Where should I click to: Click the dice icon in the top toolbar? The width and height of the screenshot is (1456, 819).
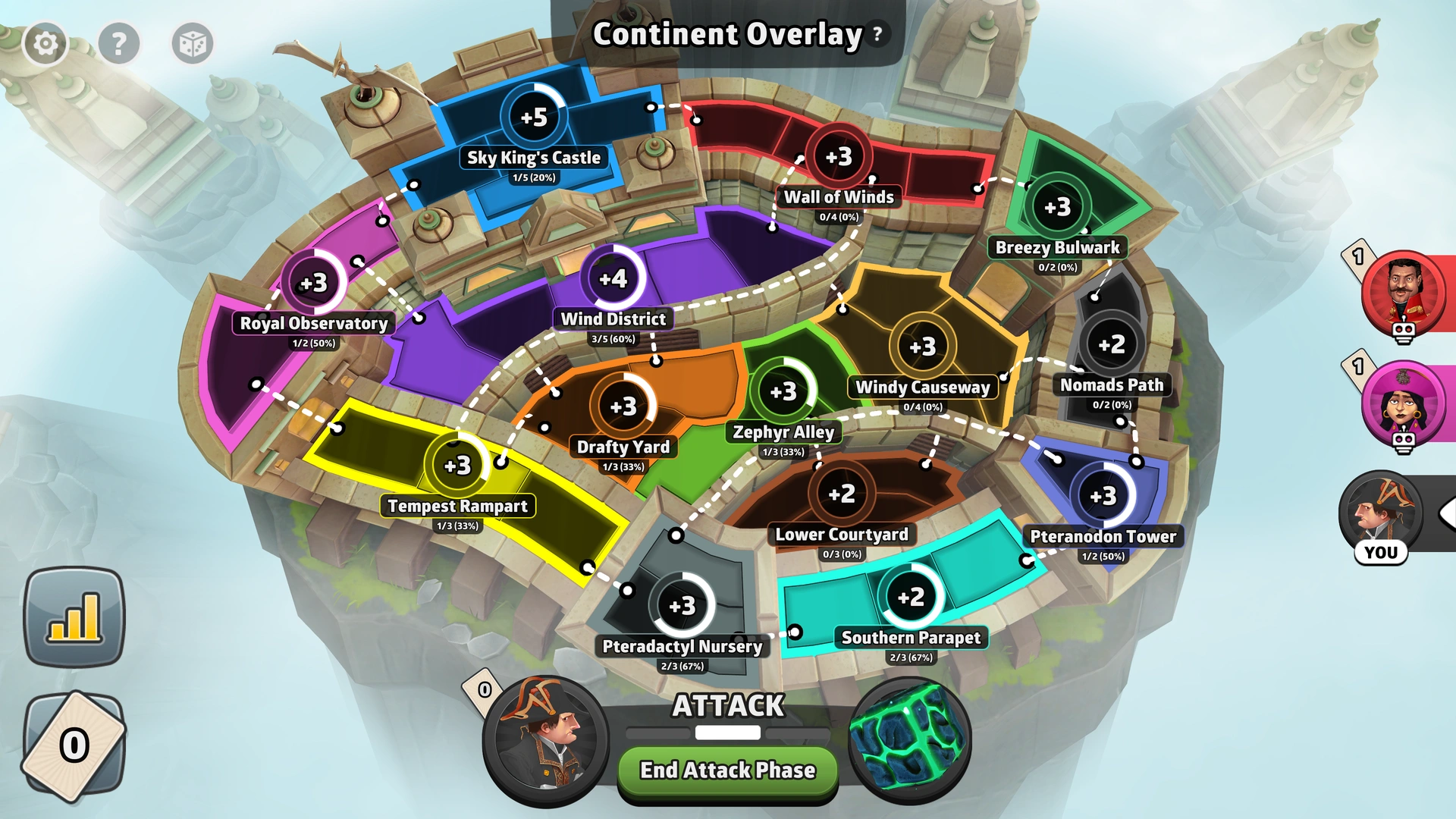[x=193, y=43]
